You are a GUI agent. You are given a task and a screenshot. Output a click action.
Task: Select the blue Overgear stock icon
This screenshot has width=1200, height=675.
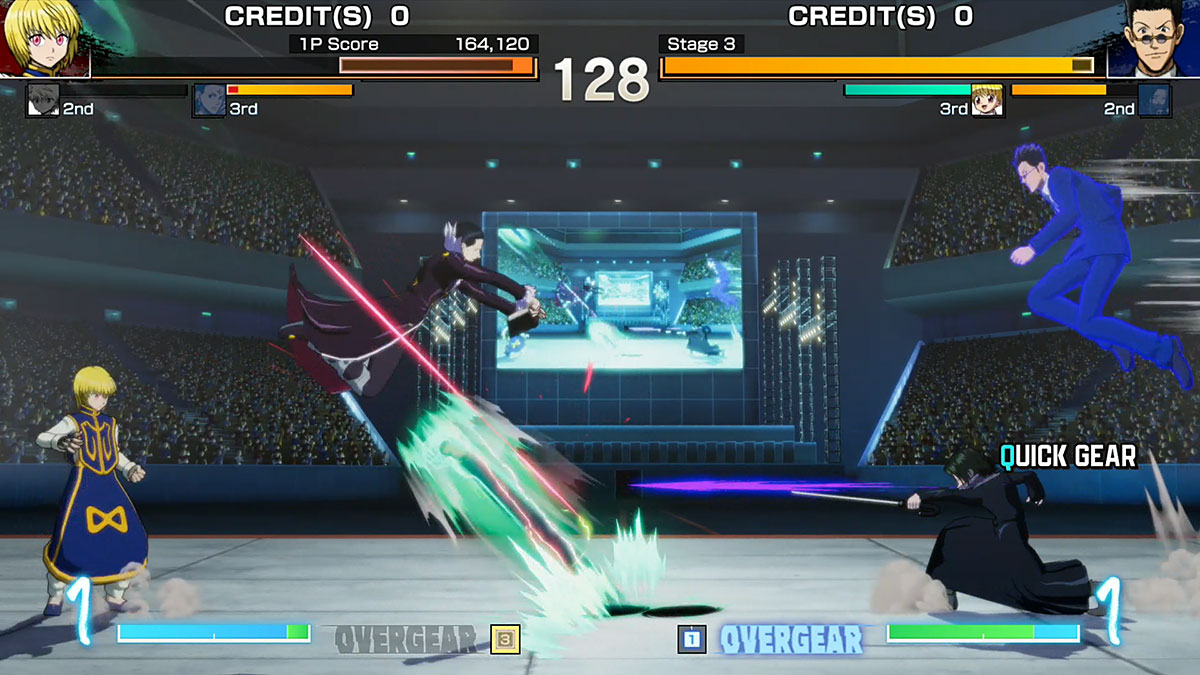(692, 638)
